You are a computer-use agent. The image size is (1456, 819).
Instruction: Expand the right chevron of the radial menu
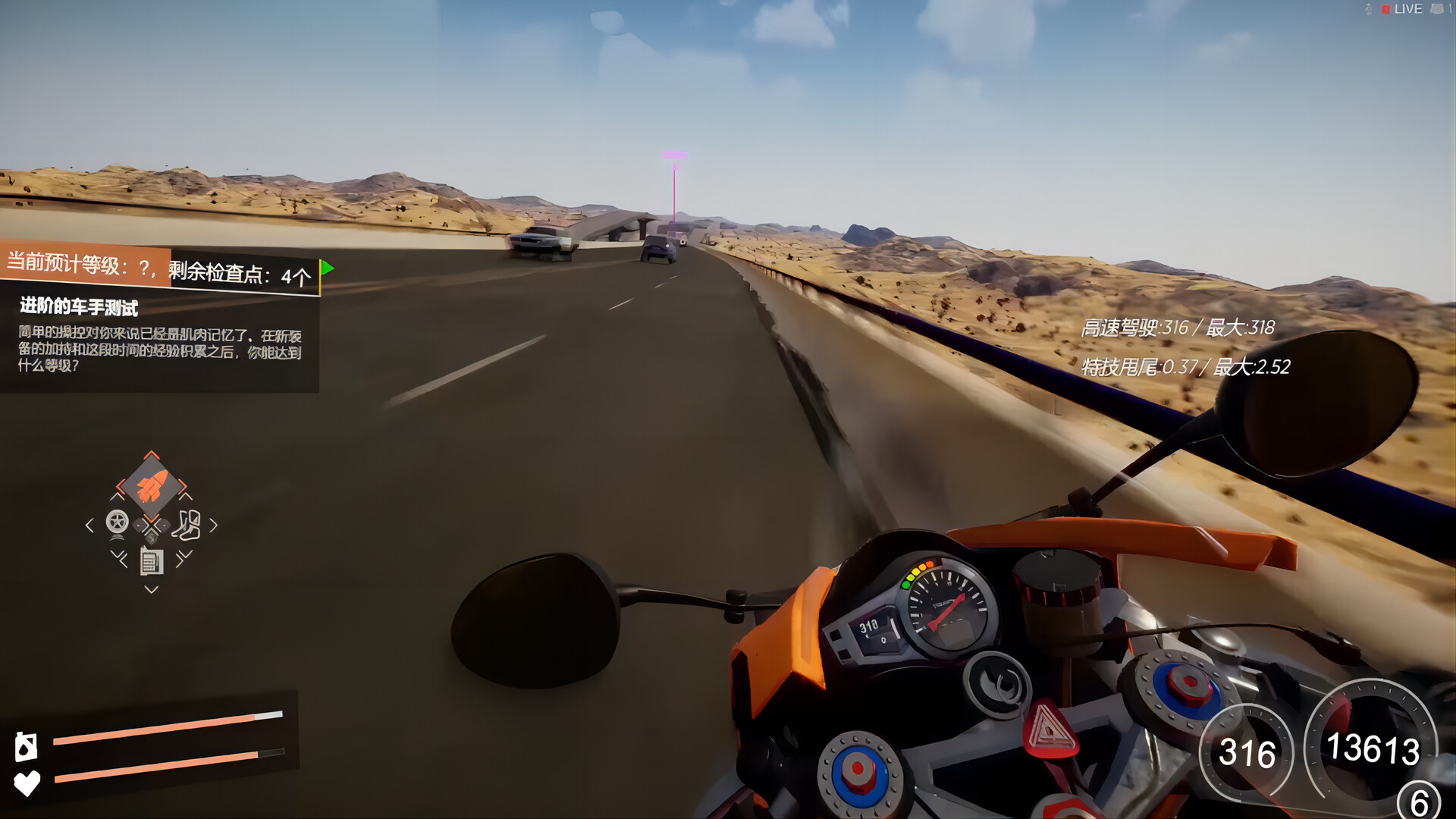(x=215, y=525)
